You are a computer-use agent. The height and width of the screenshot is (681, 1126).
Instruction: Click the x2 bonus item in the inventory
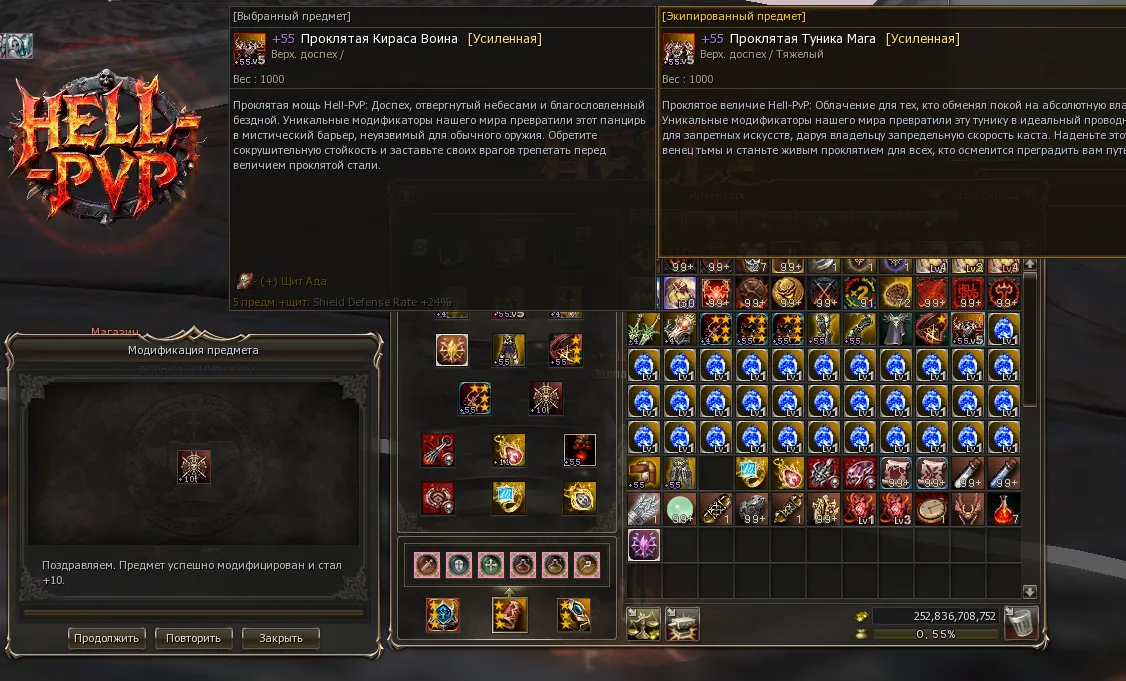point(860,293)
